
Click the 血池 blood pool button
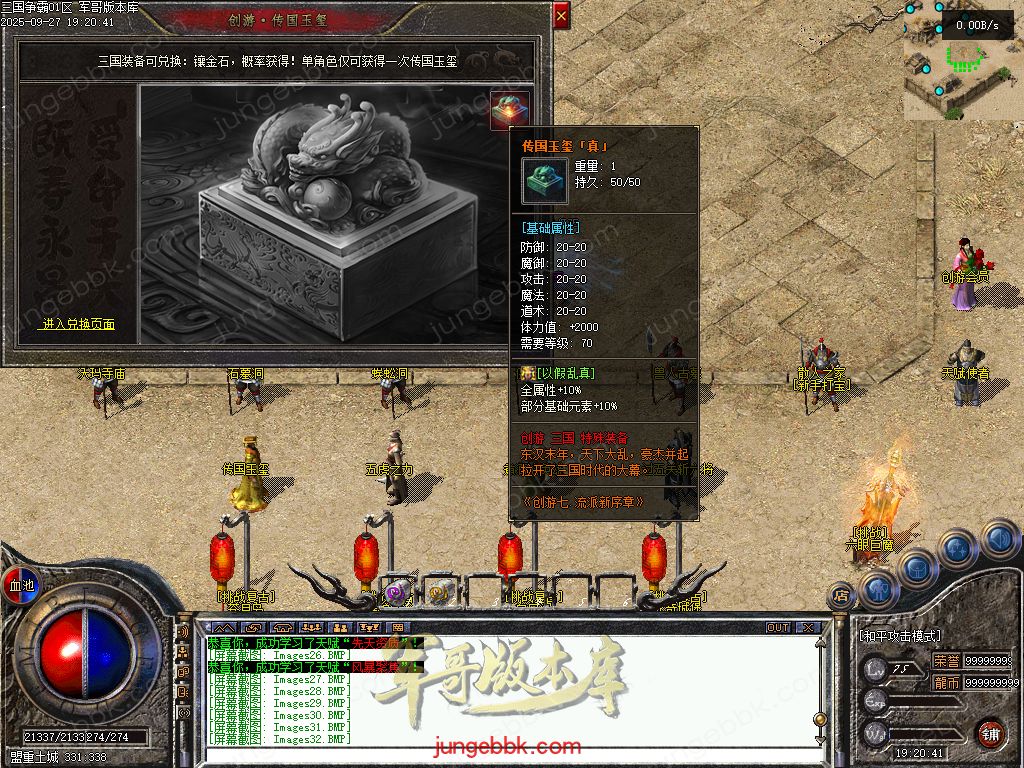click(21, 585)
